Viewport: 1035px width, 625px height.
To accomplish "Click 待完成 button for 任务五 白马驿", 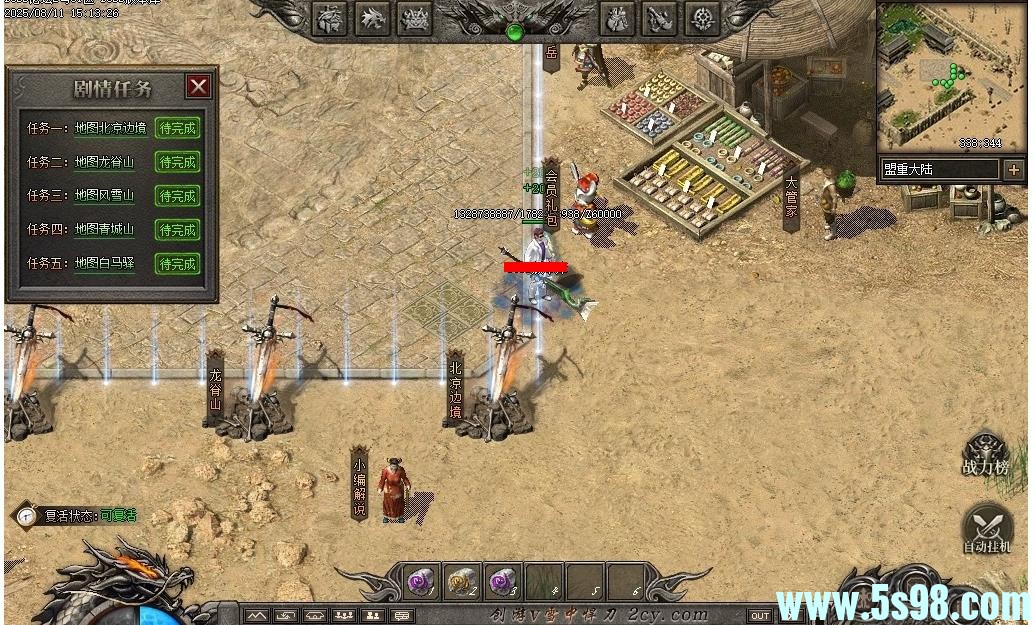I will tap(178, 264).
